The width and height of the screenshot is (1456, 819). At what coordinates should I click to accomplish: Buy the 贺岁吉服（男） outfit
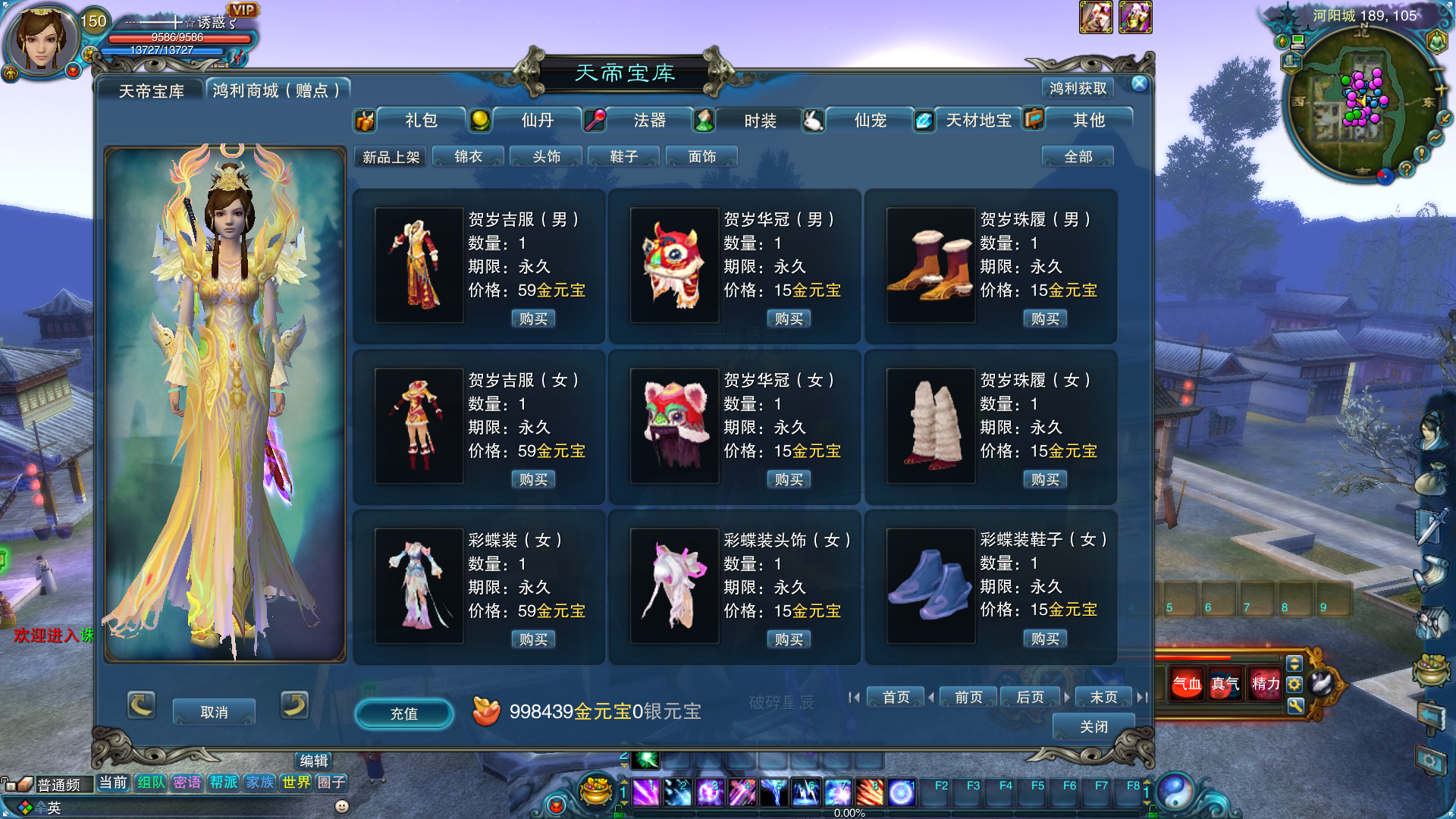click(533, 319)
